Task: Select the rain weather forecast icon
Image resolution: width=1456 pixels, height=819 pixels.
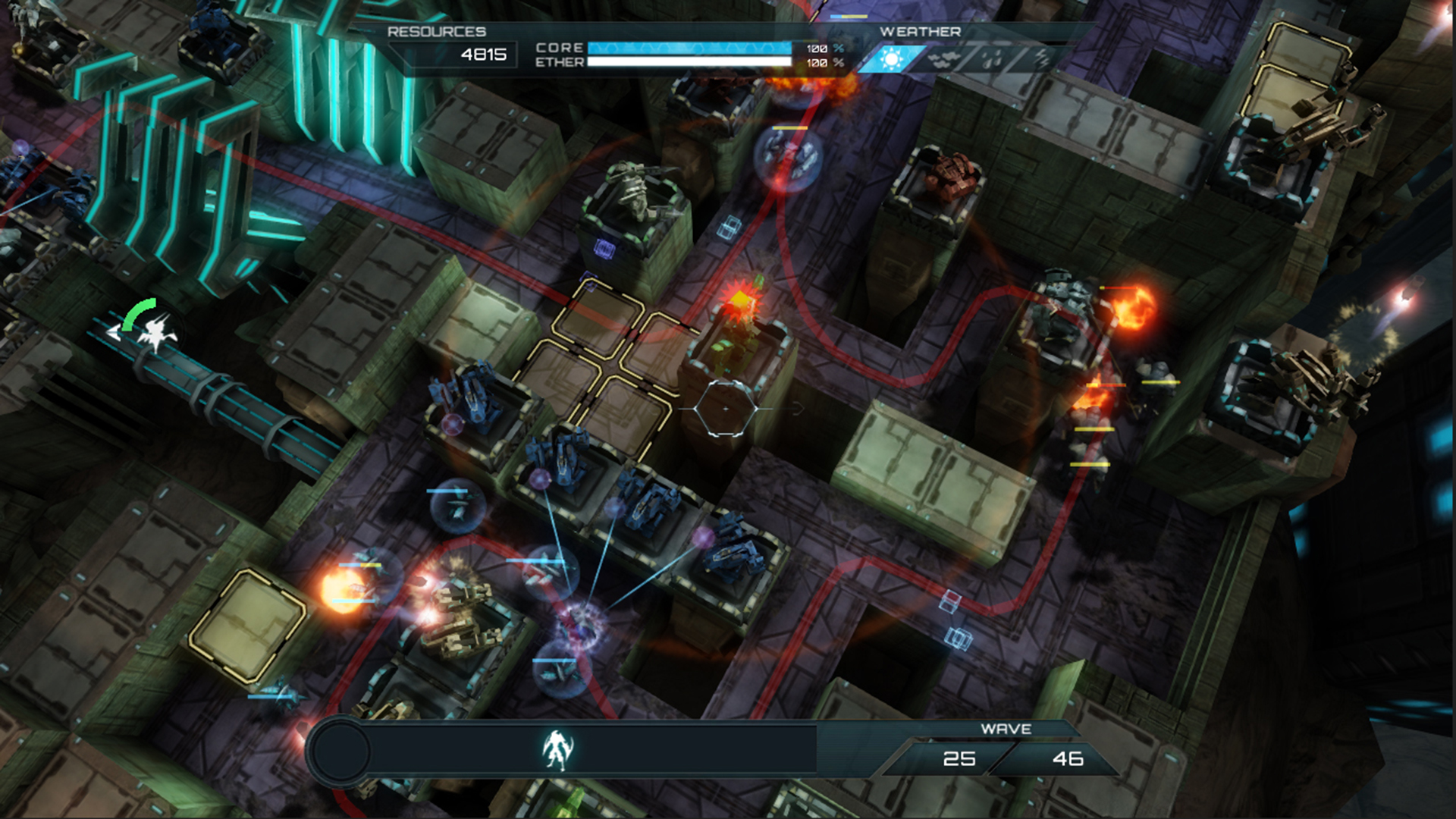Action: click(x=991, y=58)
